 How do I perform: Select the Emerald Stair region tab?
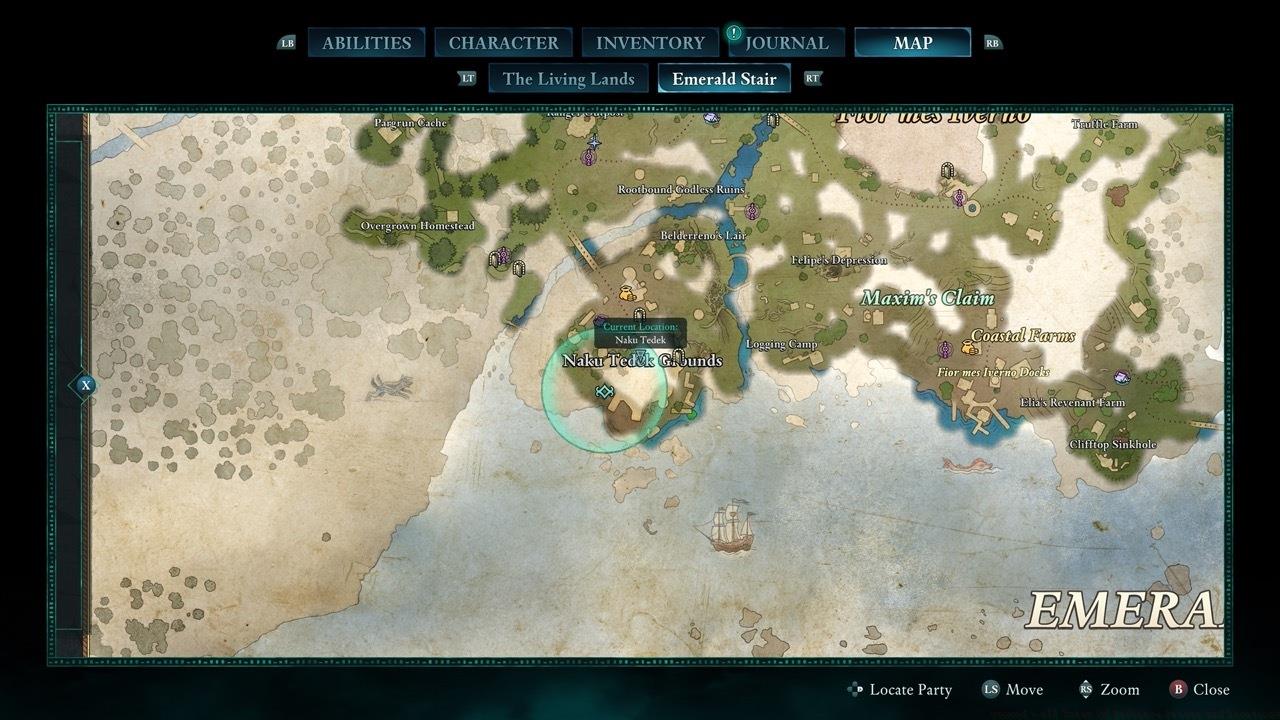click(724, 79)
